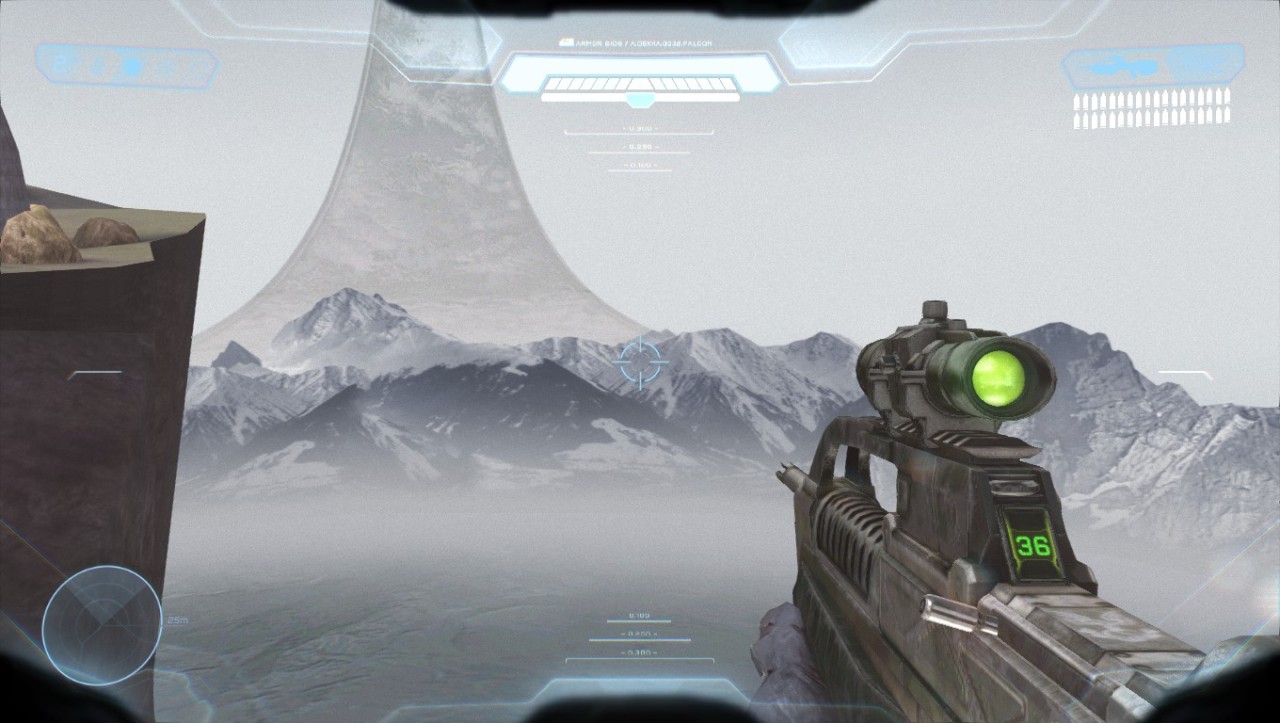The width and height of the screenshot is (1280, 723).
Task: Click the circular motion tracker radar
Action: click(101, 625)
